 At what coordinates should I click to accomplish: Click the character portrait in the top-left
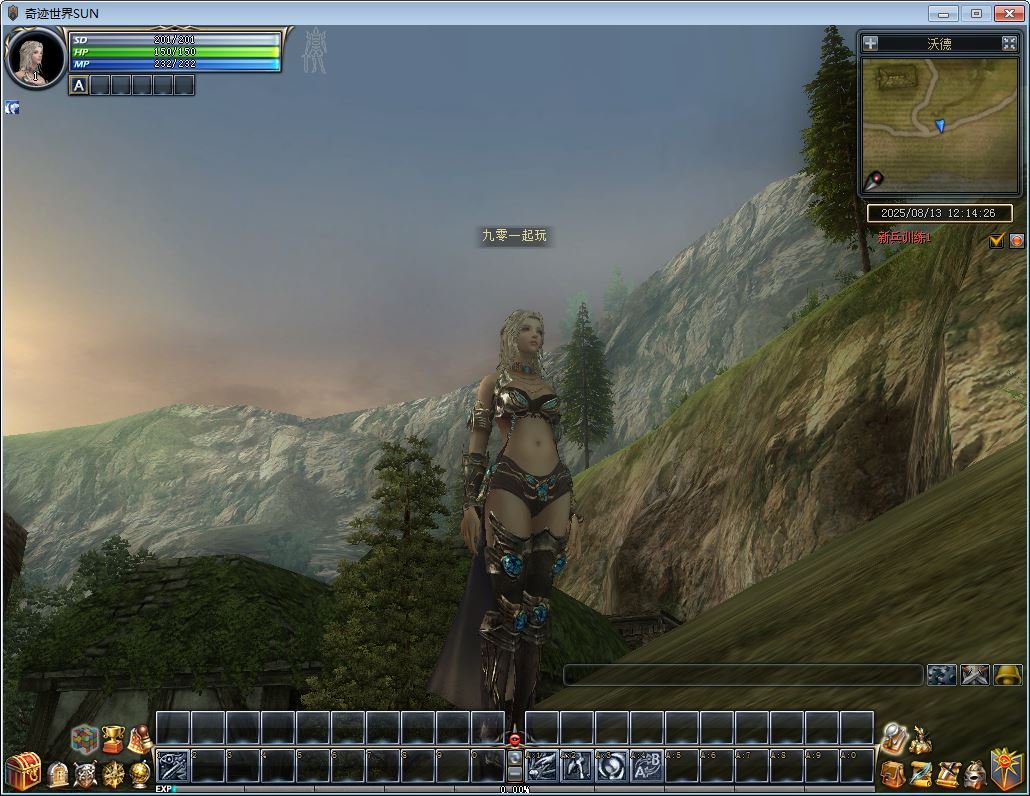click(35, 59)
